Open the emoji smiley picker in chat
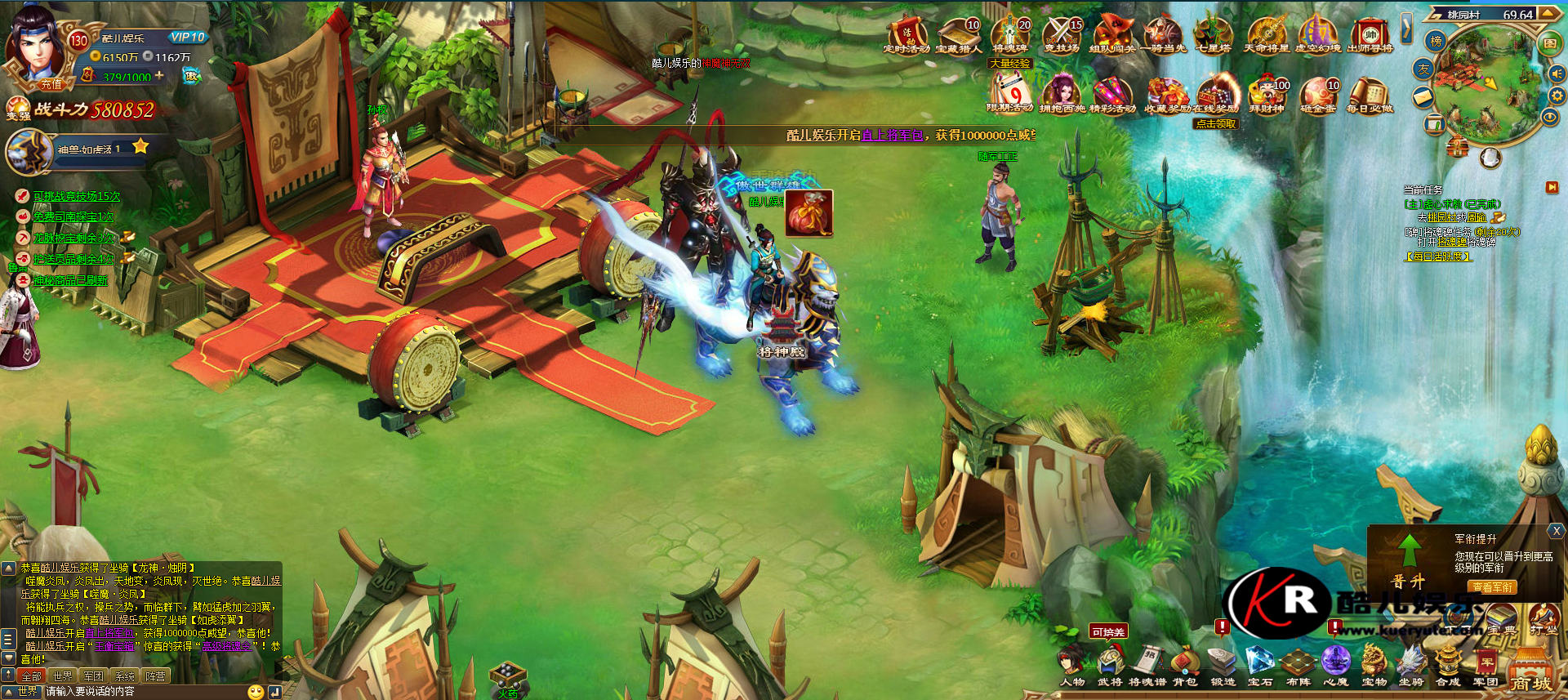 [256, 692]
